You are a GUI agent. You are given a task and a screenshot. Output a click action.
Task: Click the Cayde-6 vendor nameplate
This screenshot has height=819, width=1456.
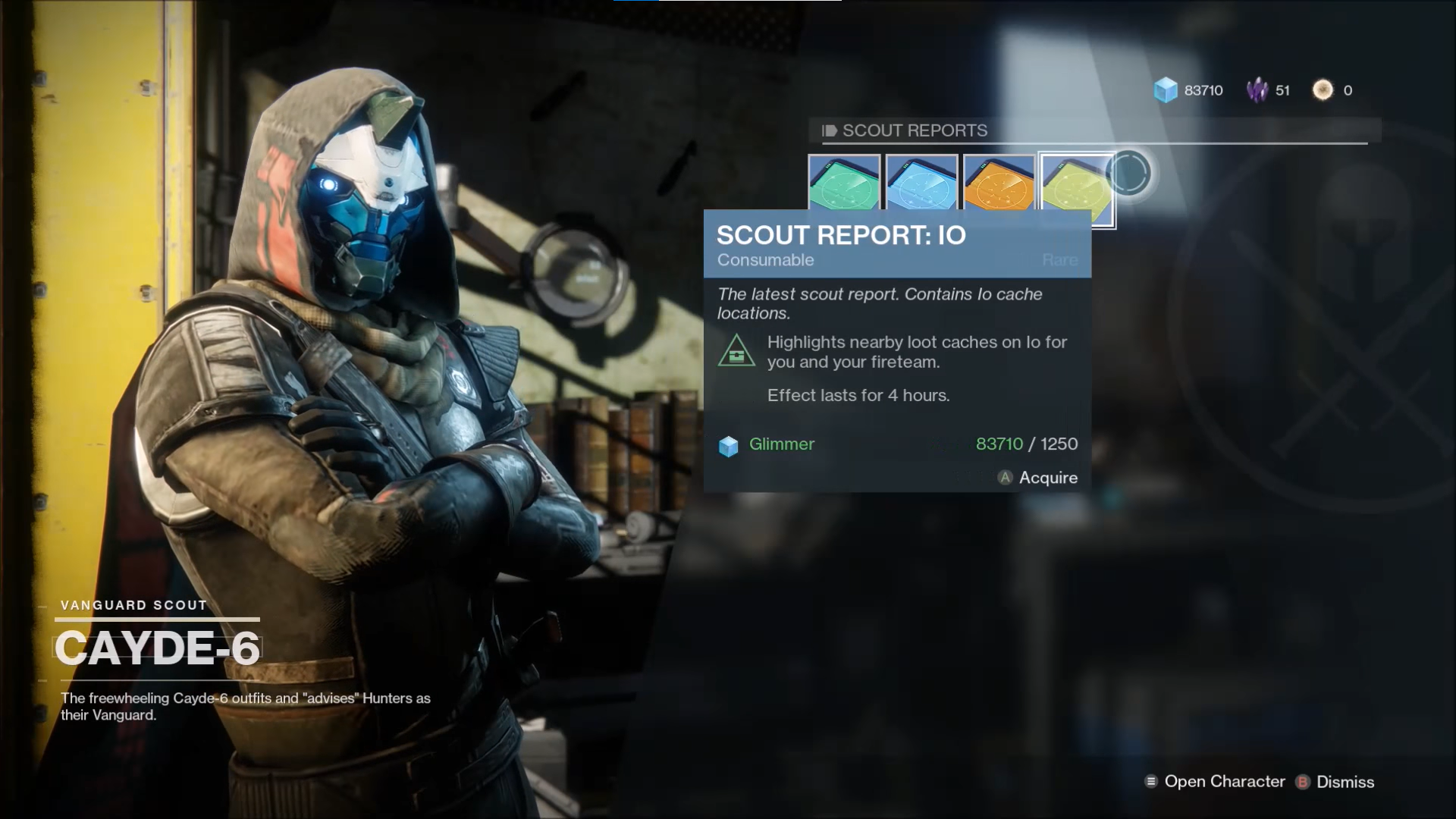159,648
